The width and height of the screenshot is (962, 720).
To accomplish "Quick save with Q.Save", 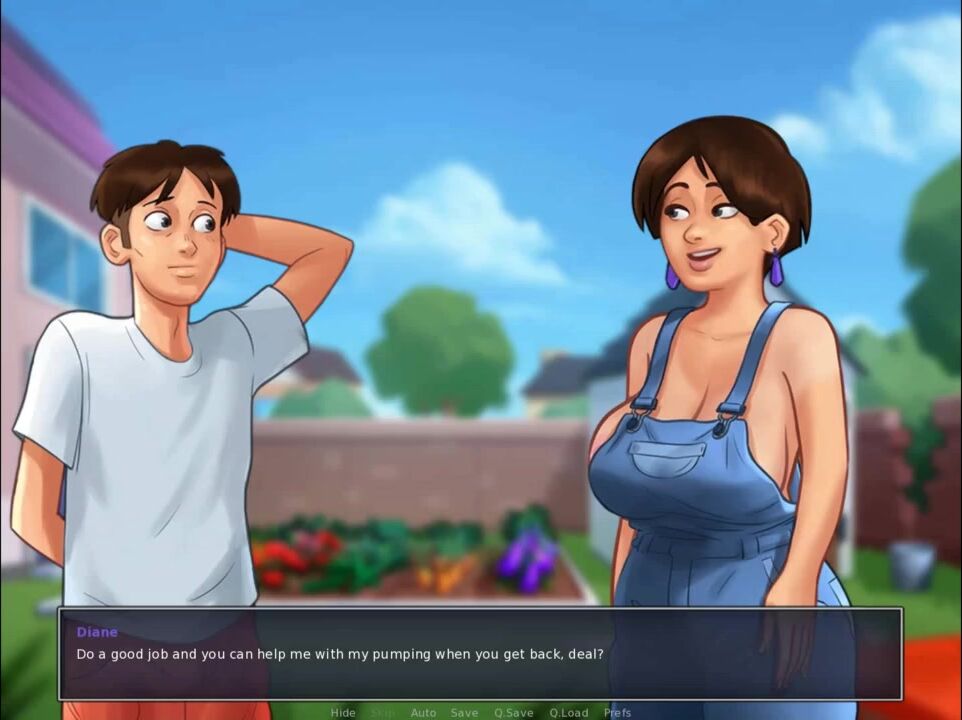I will 513,713.
